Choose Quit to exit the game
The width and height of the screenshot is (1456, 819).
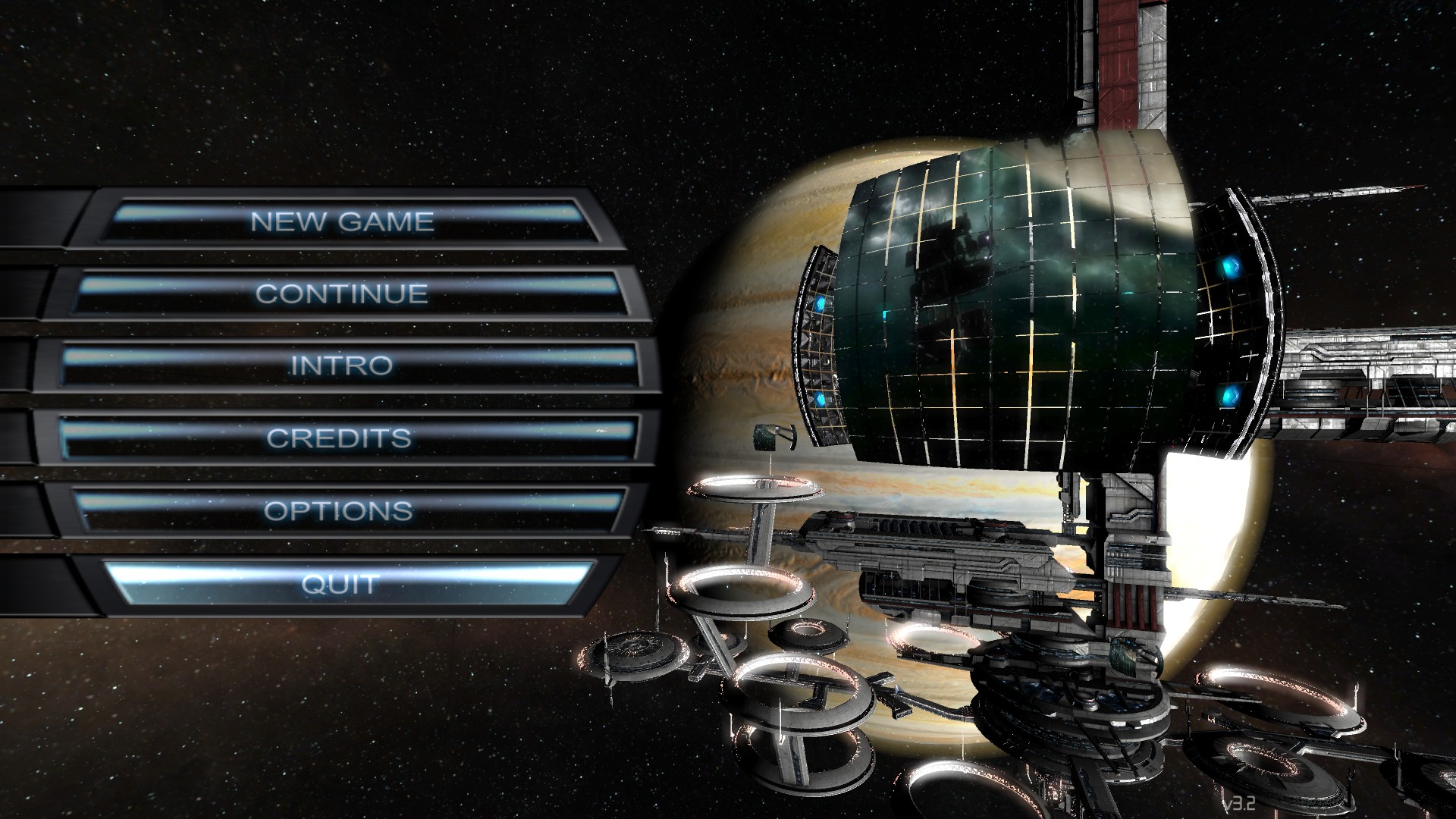coord(339,584)
